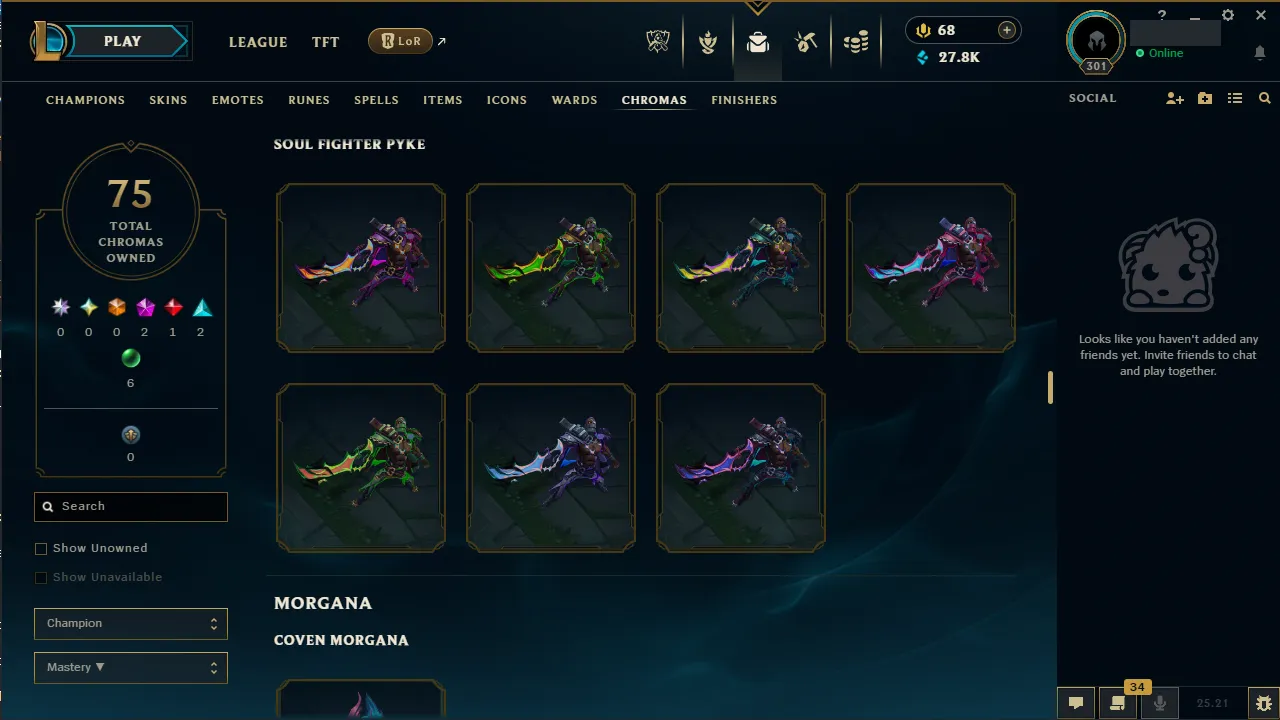Add a friend with the person-plus icon
The height and width of the screenshot is (720, 1280).
pos(1174,98)
